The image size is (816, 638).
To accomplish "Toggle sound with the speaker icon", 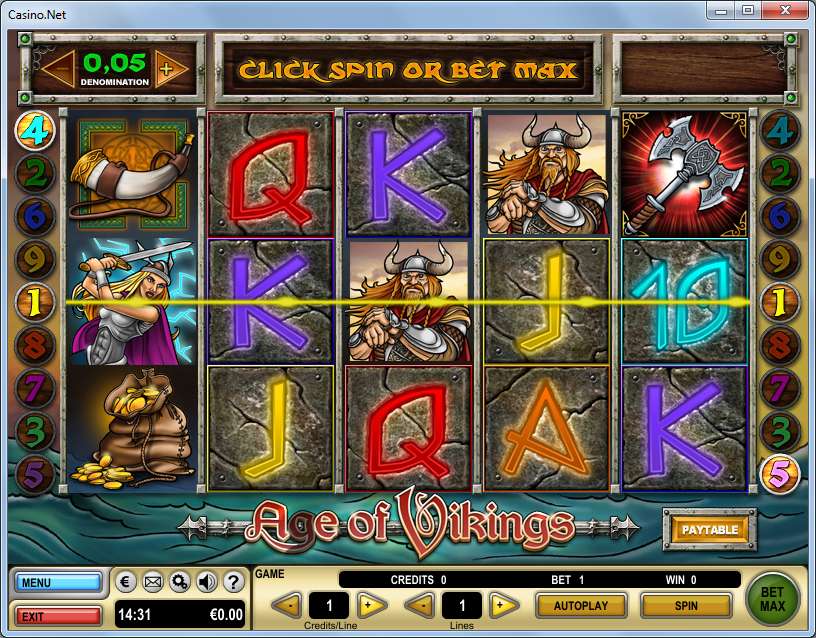I will click(206, 582).
